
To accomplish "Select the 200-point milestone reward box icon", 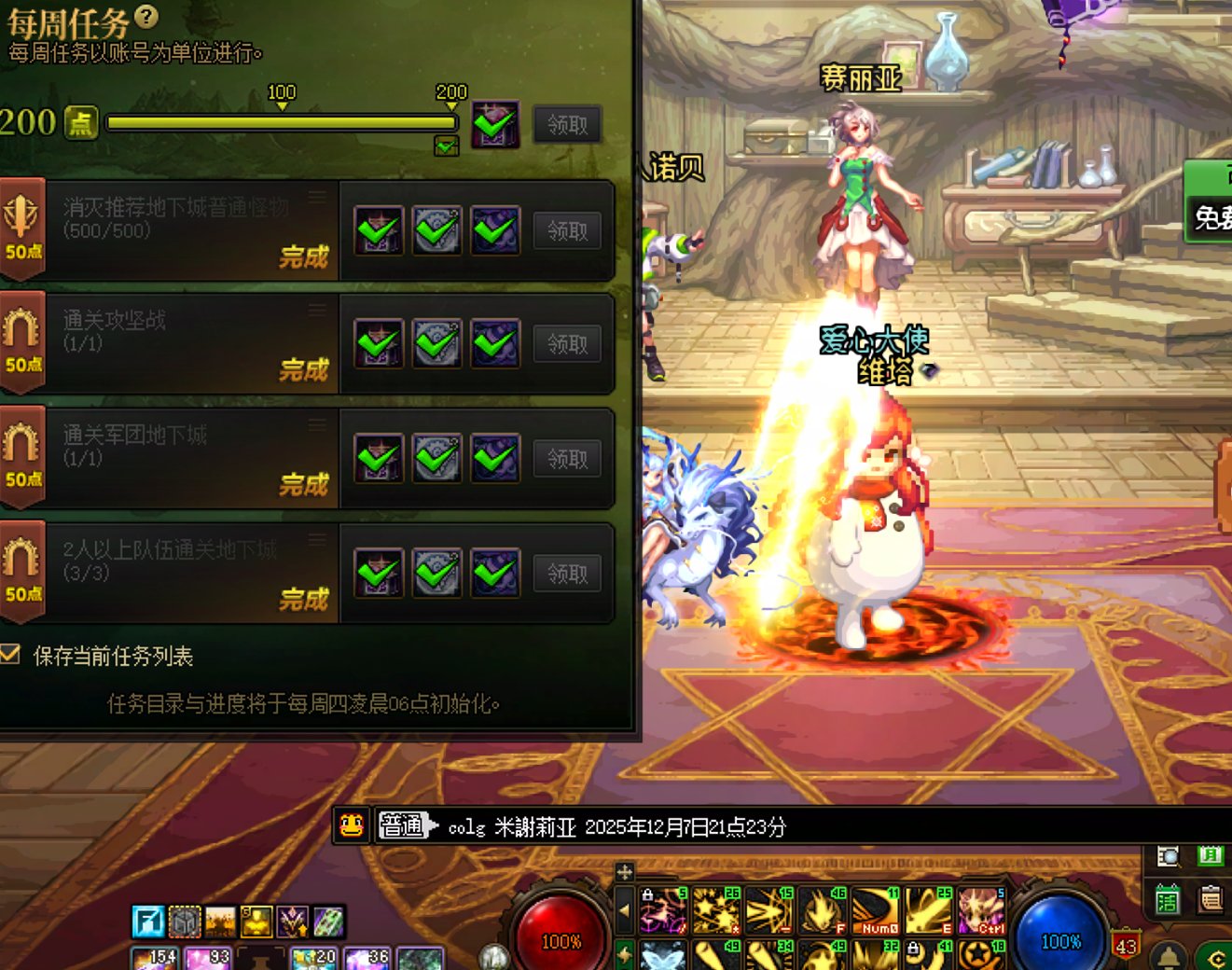I will pyautogui.click(x=495, y=124).
